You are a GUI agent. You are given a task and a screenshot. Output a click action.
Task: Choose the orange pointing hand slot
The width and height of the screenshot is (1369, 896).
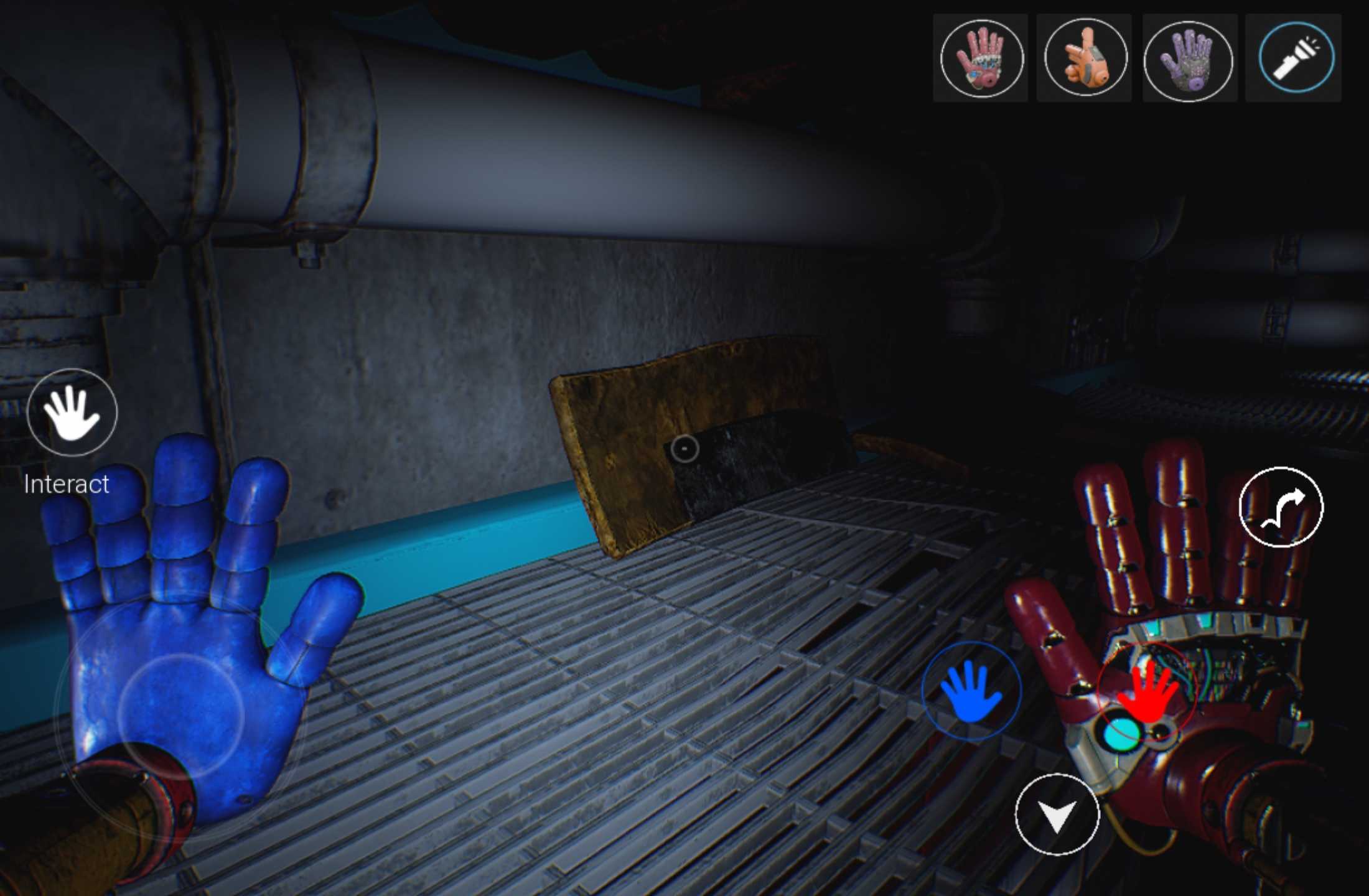pyautogui.click(x=1085, y=58)
